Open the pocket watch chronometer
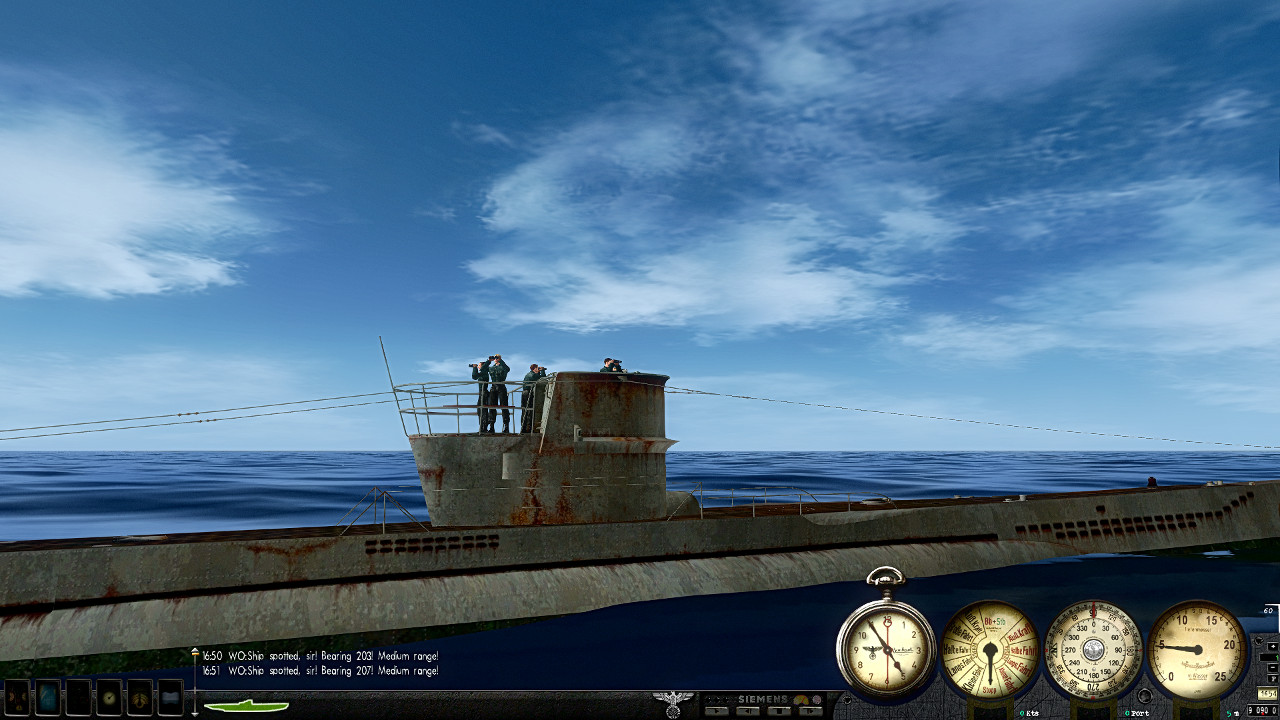Screen dimensions: 1280x720 click(885, 650)
